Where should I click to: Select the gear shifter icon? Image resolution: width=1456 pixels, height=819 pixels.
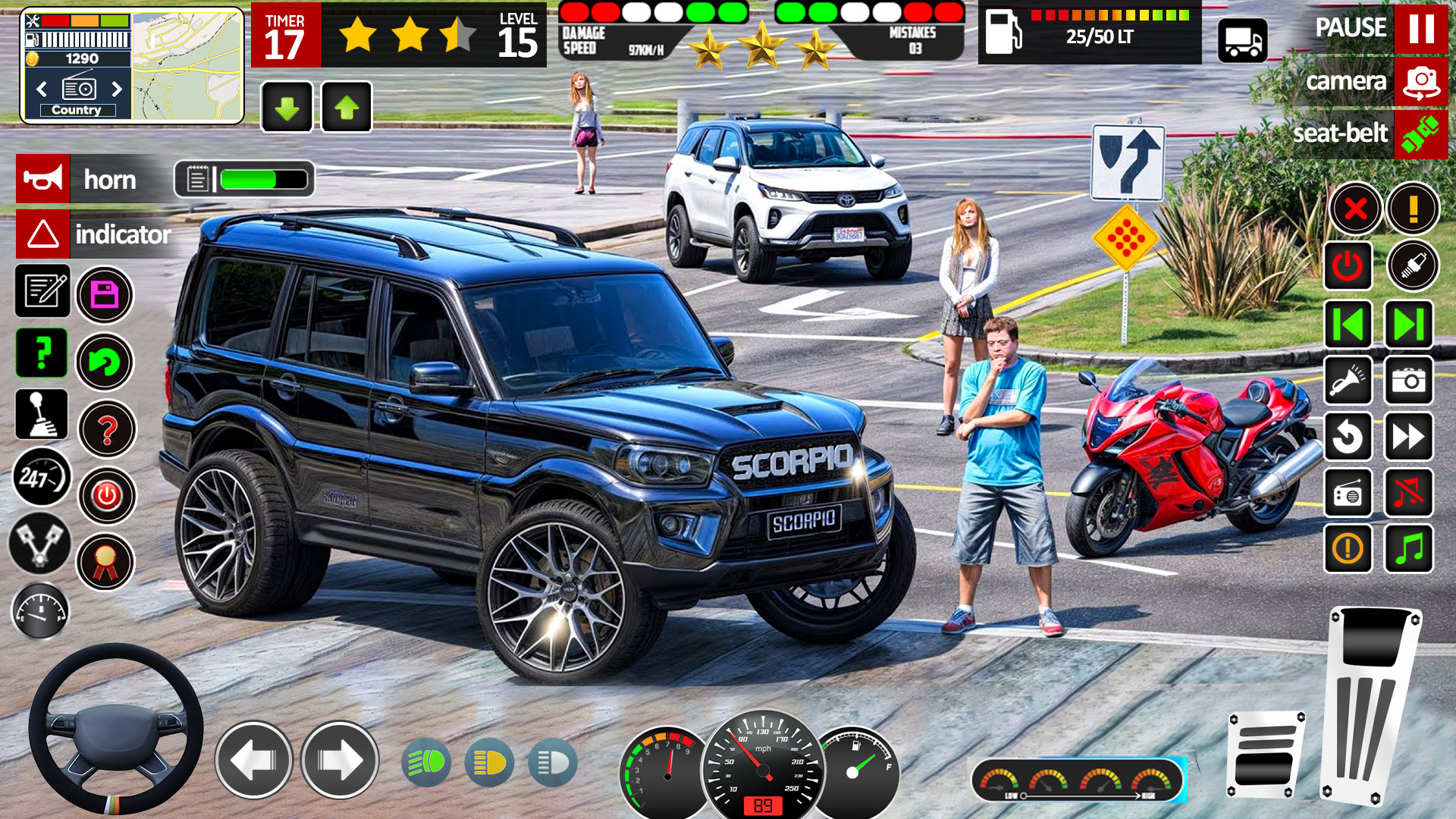[42, 416]
